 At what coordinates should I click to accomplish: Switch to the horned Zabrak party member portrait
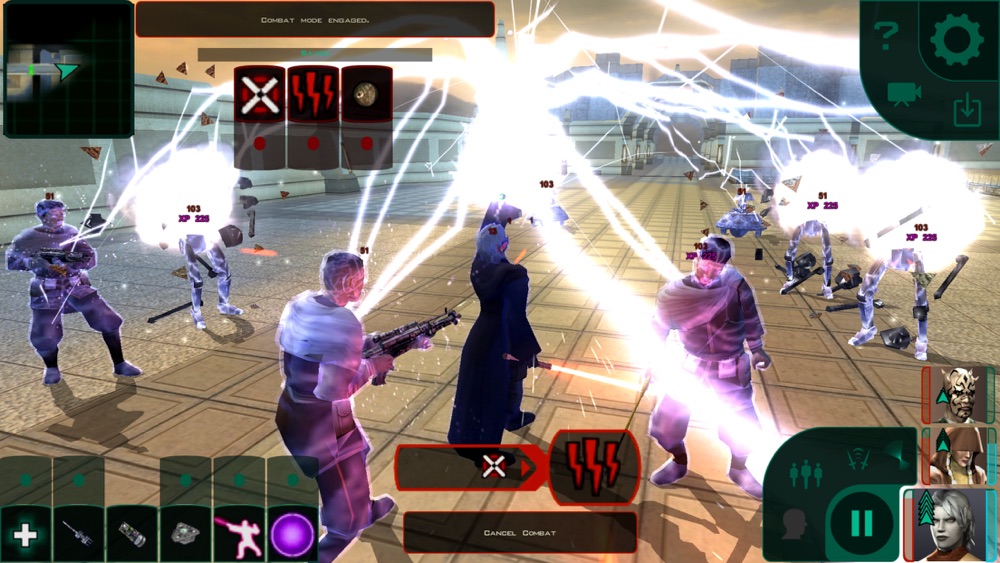(x=959, y=394)
